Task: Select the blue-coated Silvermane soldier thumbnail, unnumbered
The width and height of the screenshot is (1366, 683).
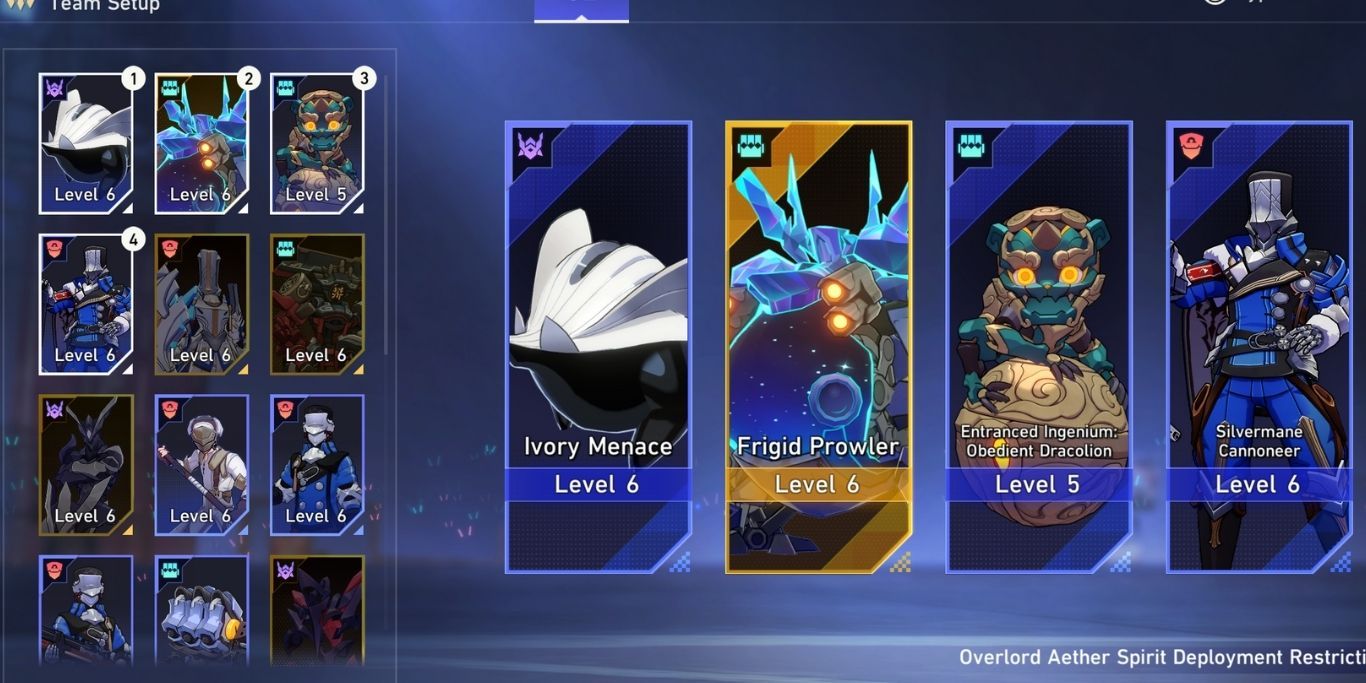Action: click(x=317, y=465)
